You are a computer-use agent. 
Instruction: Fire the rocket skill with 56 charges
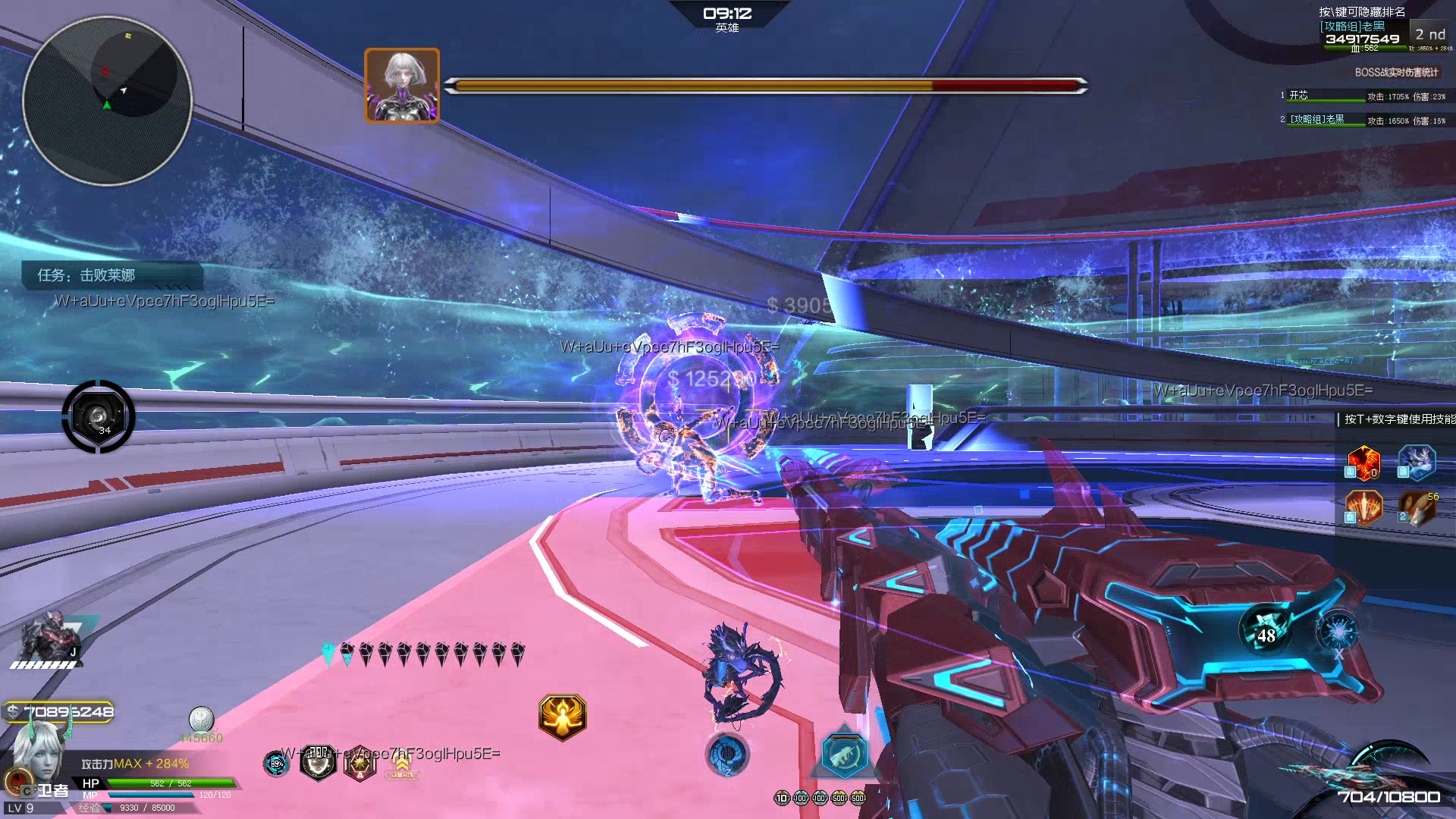click(1417, 507)
